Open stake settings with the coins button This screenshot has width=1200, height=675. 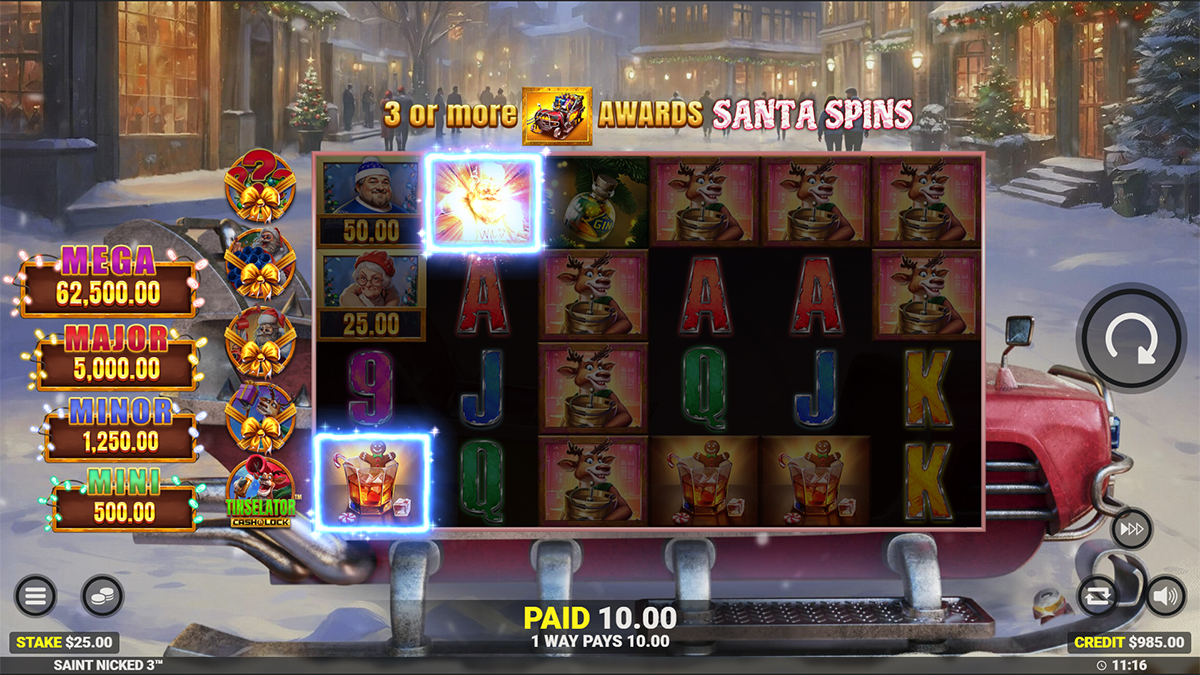(x=102, y=596)
